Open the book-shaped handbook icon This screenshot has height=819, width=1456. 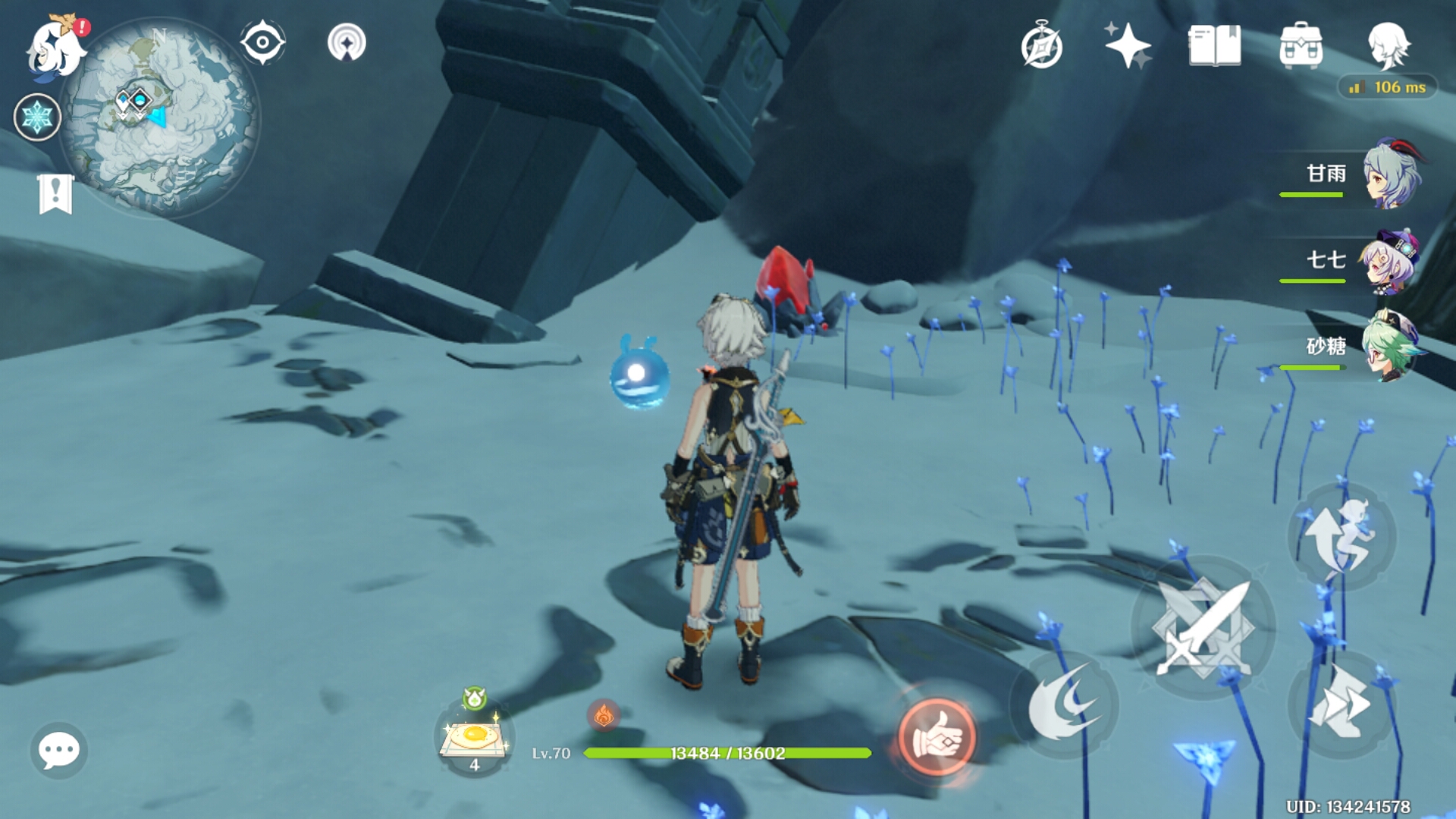[1214, 45]
